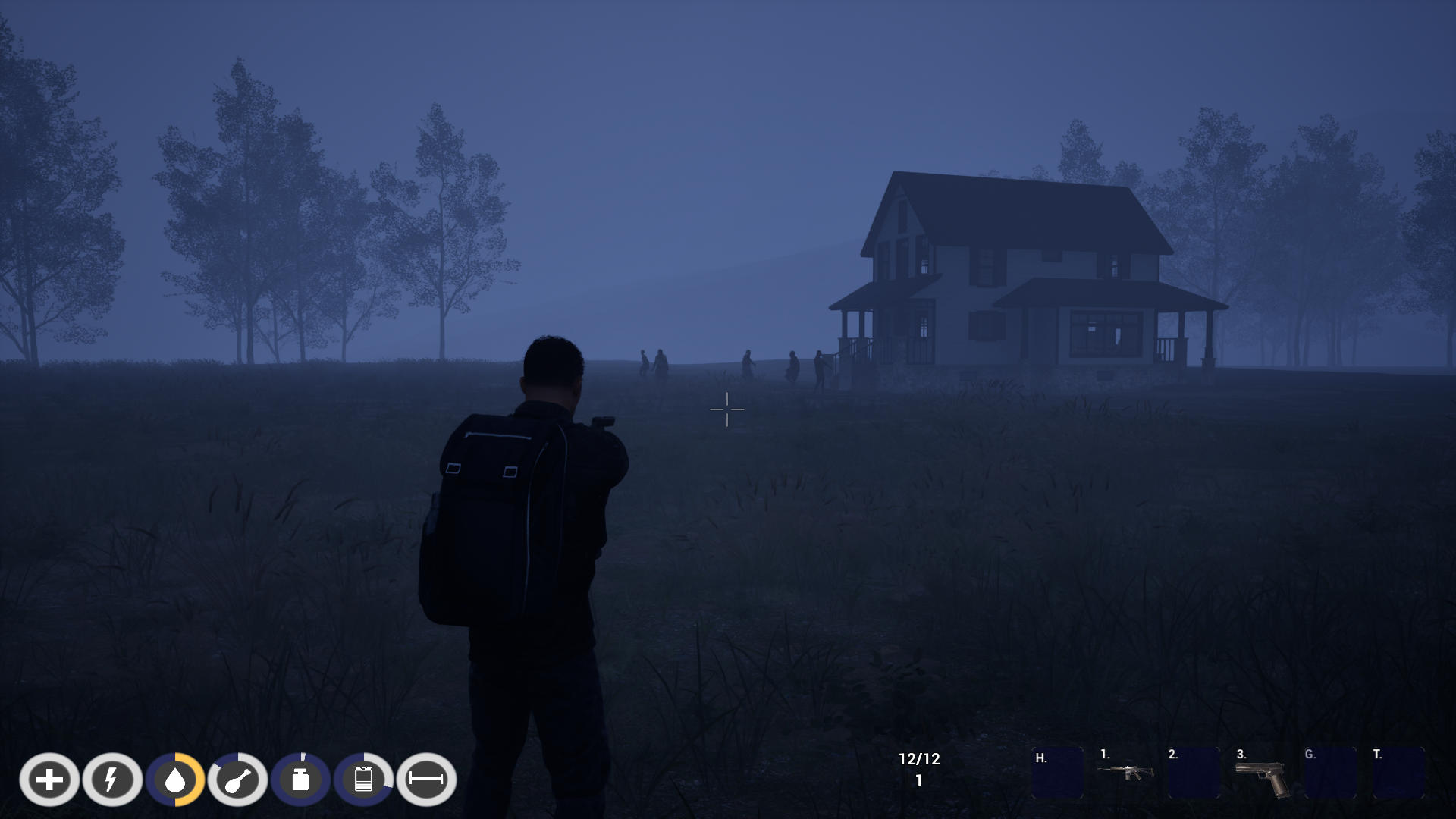This screenshot has height=819, width=1456.
Task: Select the water drop thirst icon
Action: 175,780
